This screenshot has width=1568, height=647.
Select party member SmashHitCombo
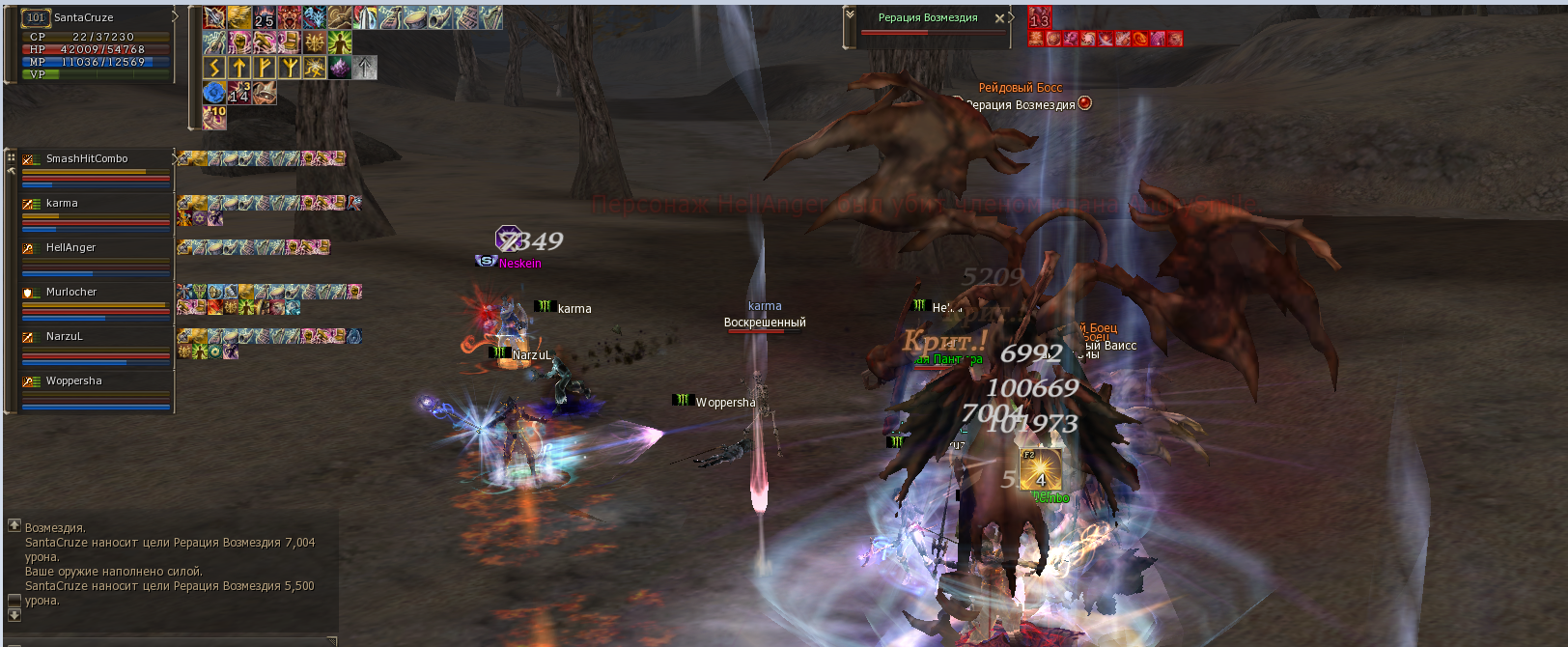(x=87, y=159)
